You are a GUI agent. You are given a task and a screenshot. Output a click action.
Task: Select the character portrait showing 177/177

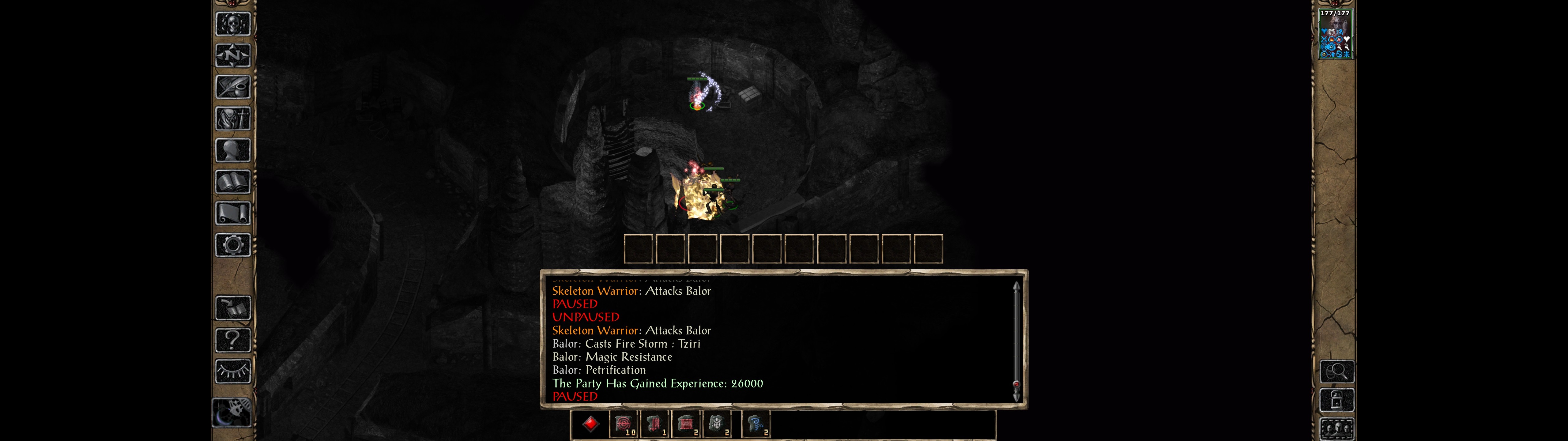pos(1335,34)
